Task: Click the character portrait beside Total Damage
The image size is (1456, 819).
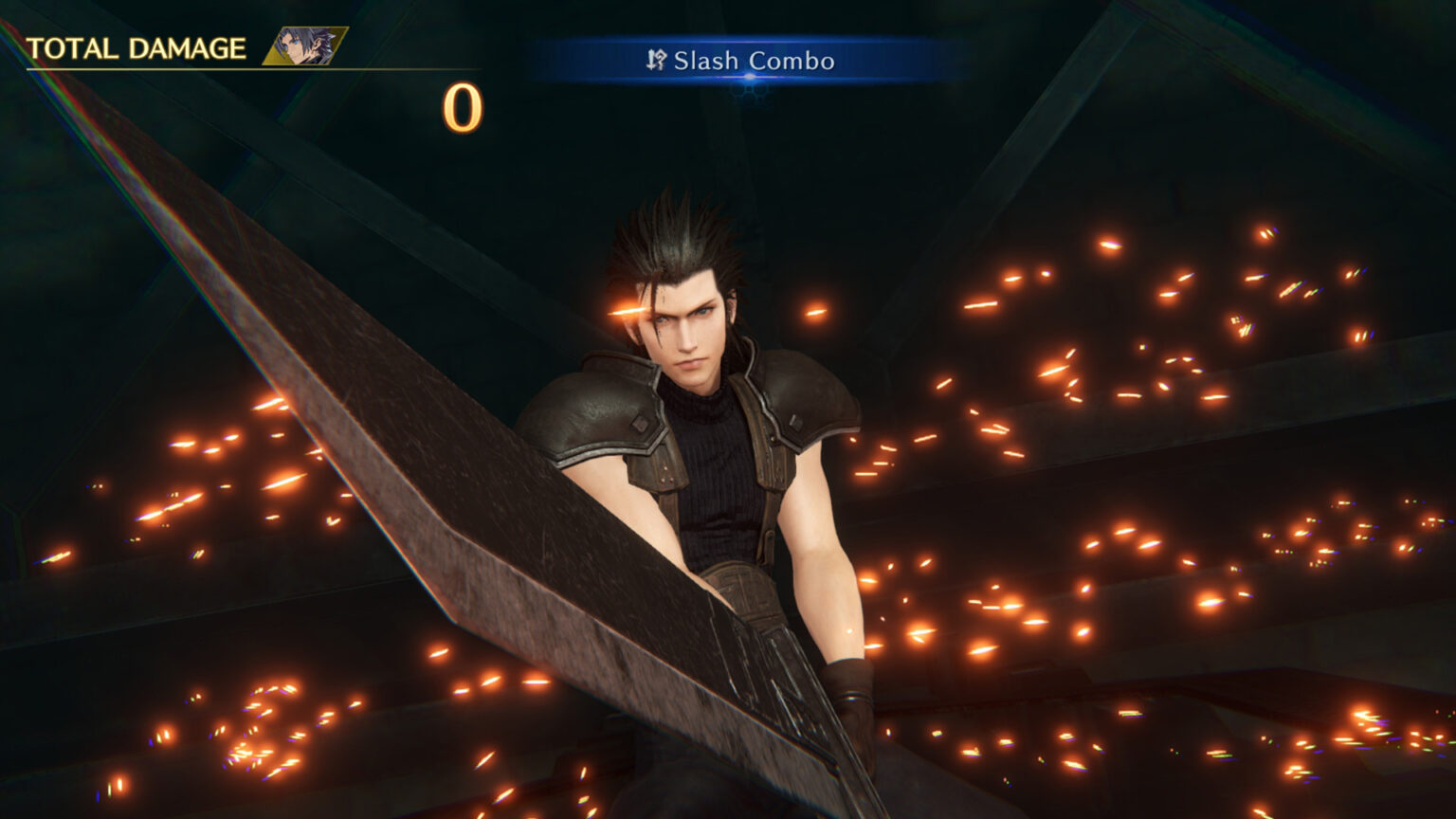Action: coord(305,46)
